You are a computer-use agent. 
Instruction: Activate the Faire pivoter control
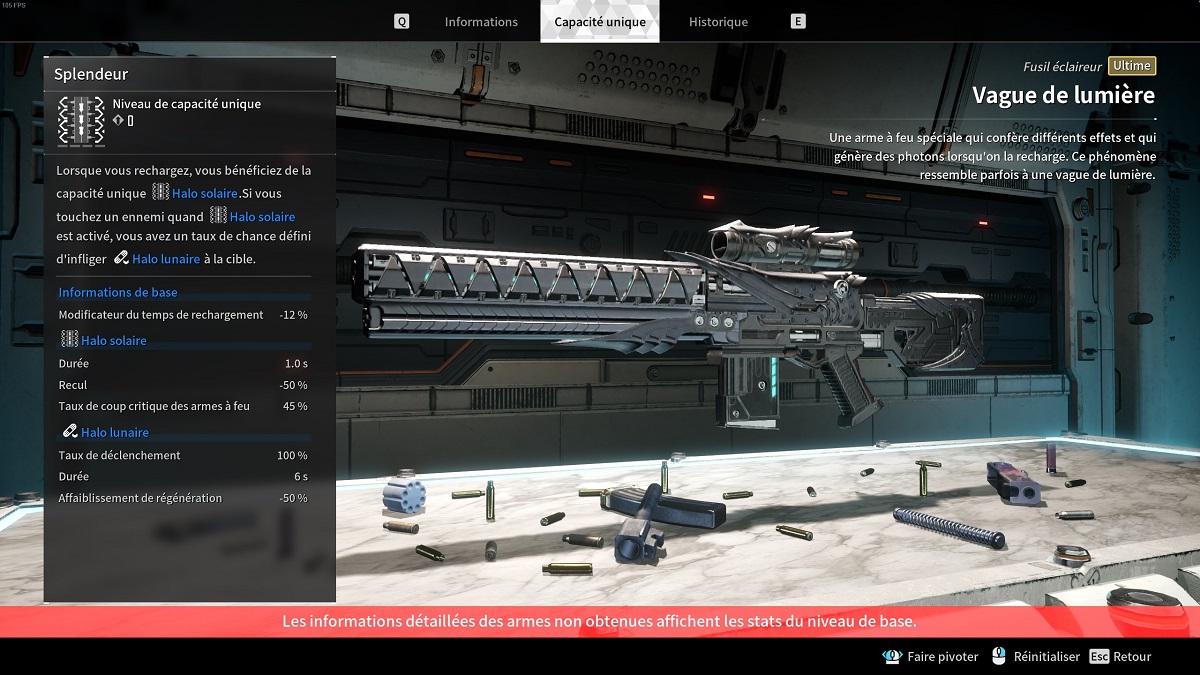pyautogui.click(x=931, y=657)
